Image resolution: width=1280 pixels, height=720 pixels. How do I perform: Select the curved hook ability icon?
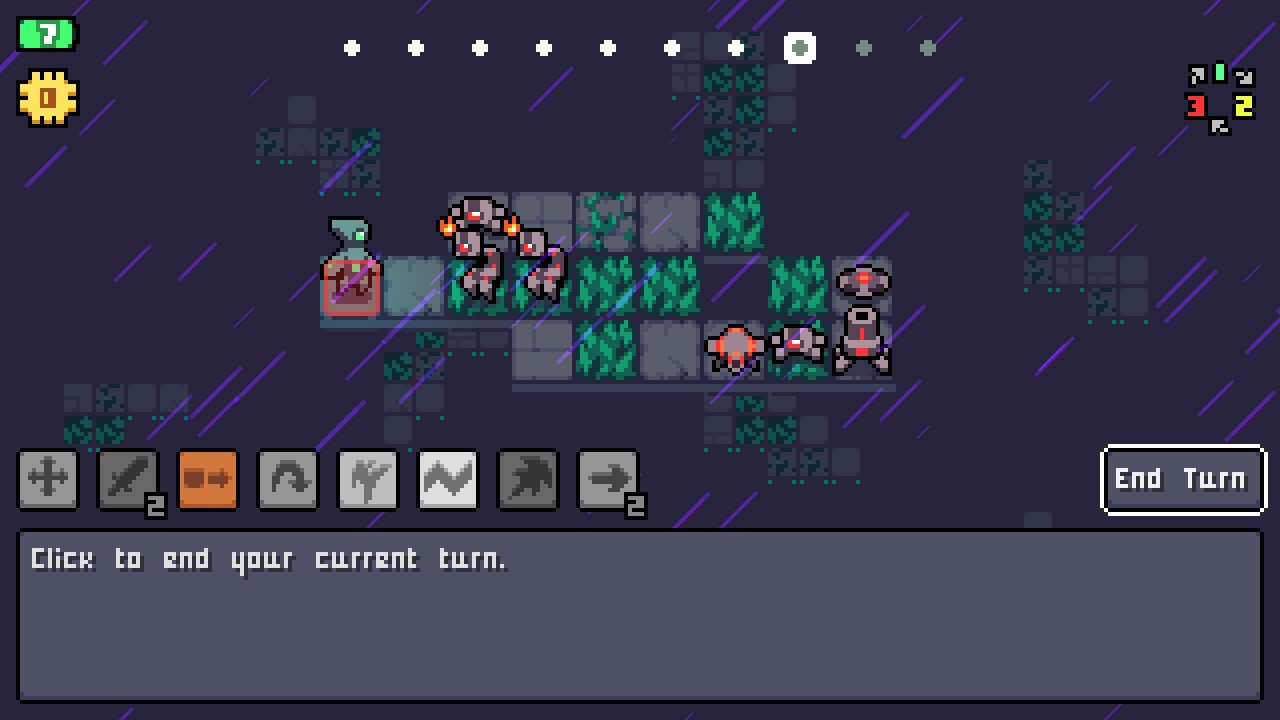pyautogui.click(x=288, y=479)
